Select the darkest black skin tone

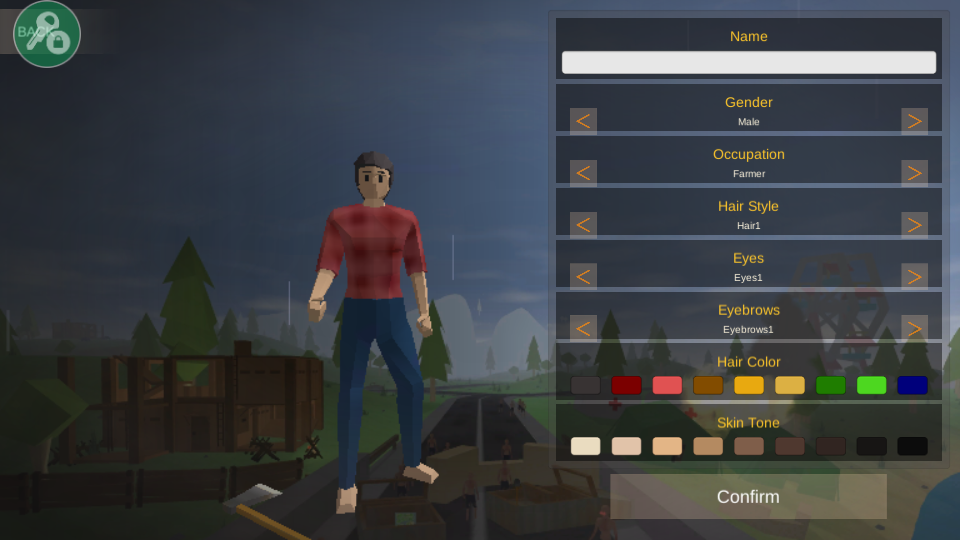pyautogui.click(x=912, y=446)
